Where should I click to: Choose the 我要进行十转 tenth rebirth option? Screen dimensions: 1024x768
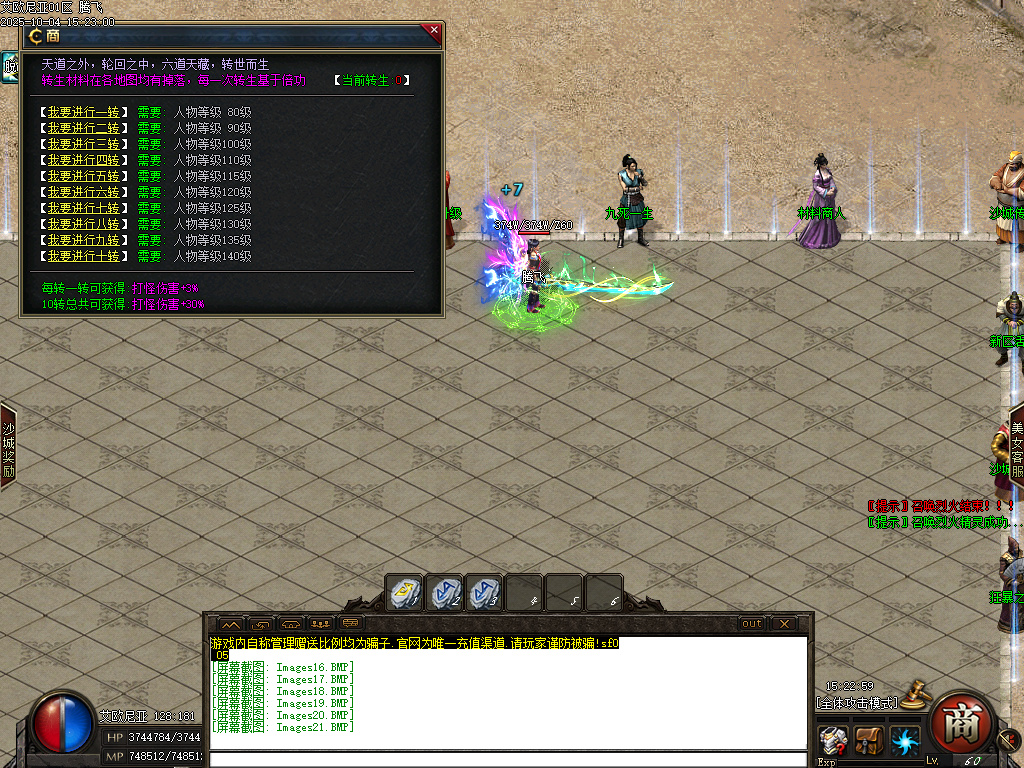pos(83,256)
